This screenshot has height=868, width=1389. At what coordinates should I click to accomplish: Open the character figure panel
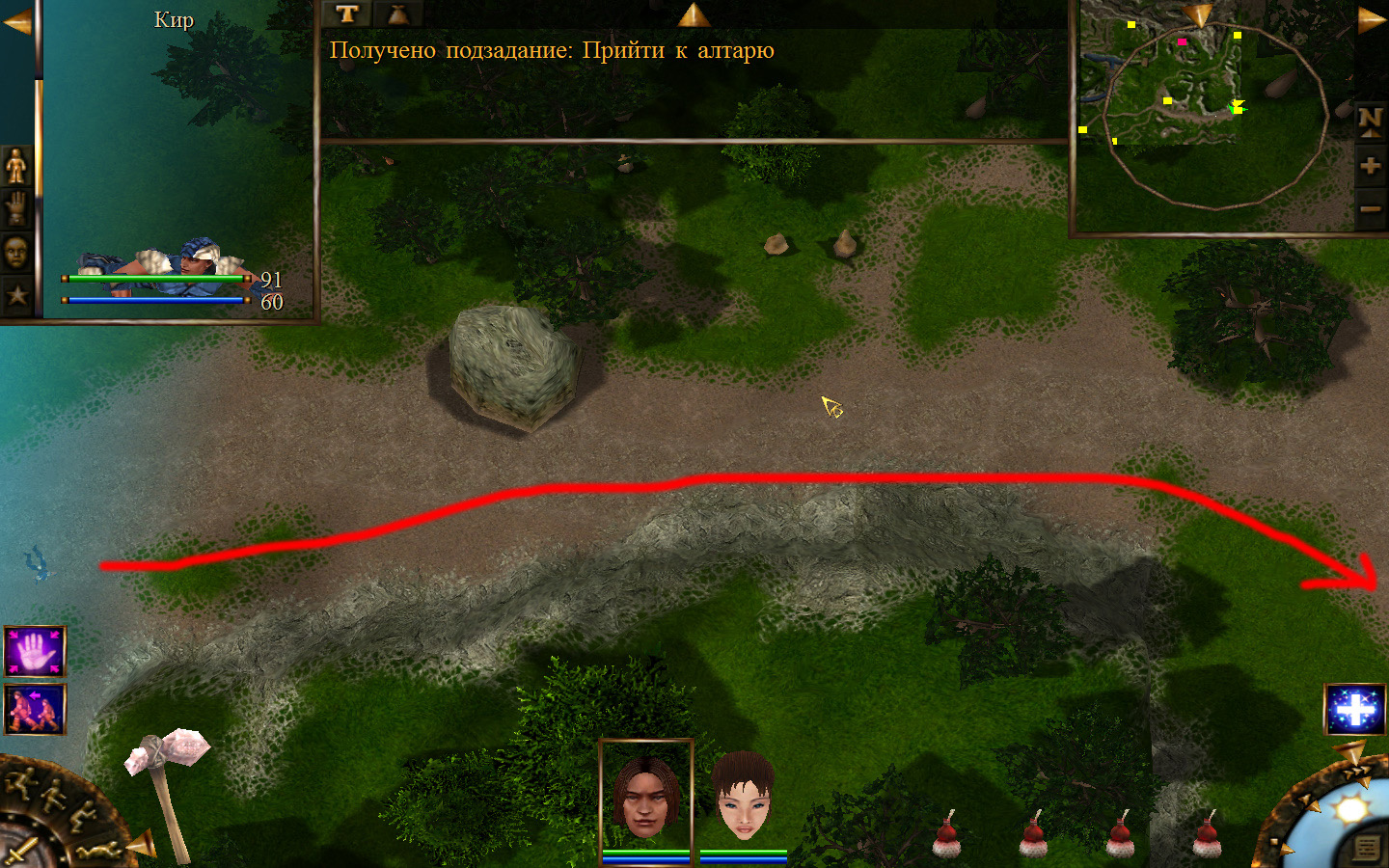(x=16, y=166)
